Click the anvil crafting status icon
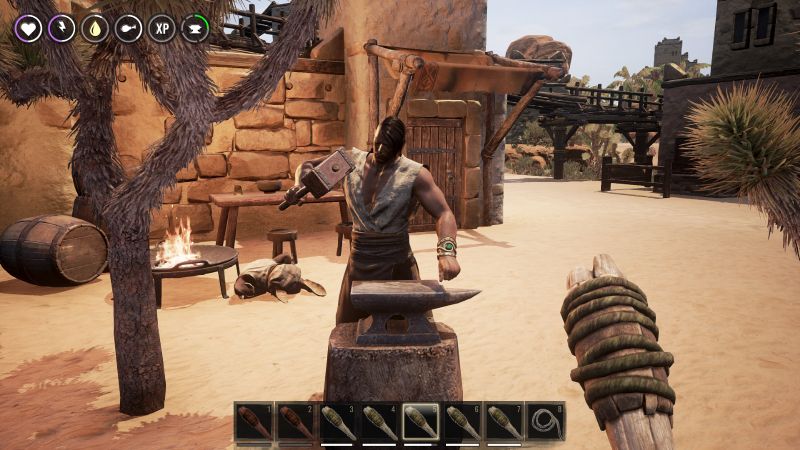 coord(195,28)
